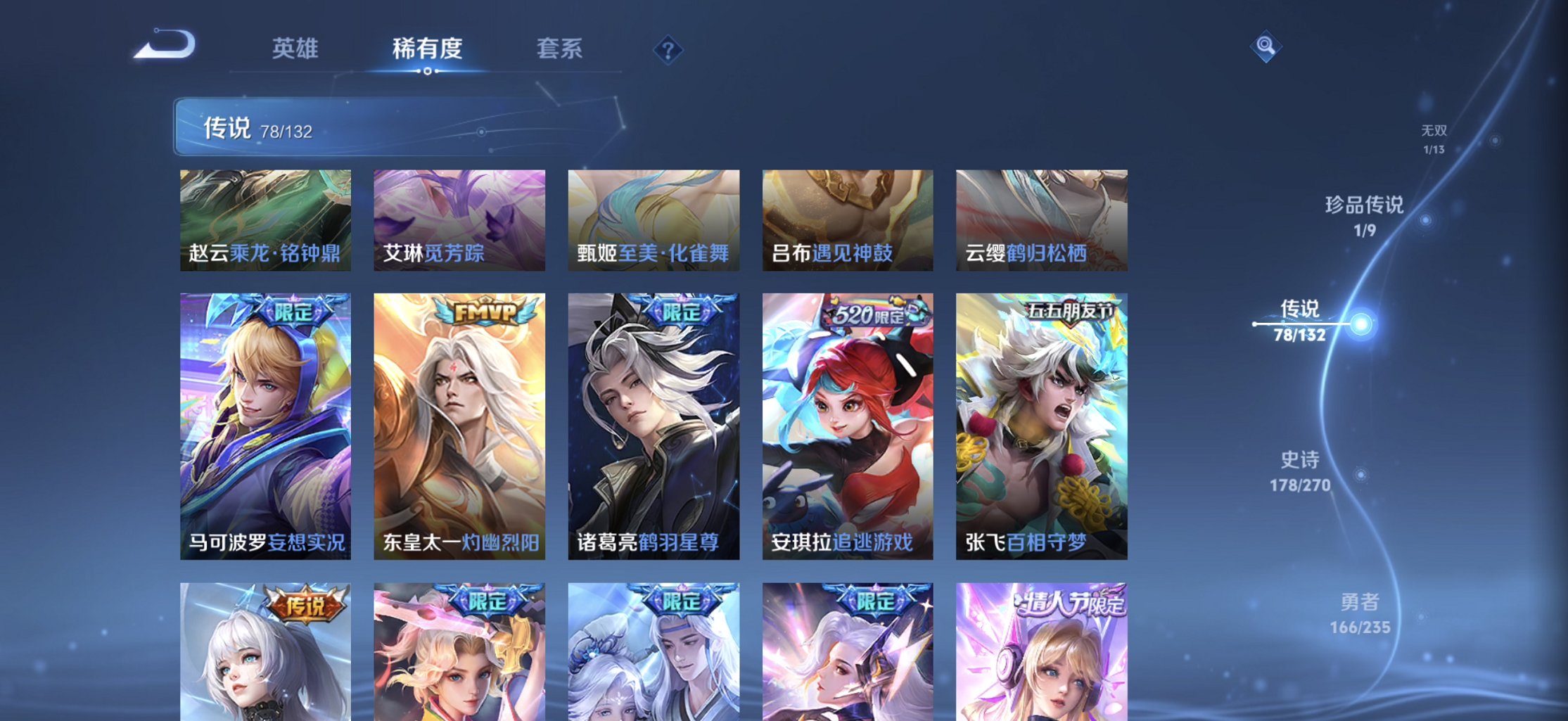
Task: Open the search magnifier icon
Action: 1264,46
